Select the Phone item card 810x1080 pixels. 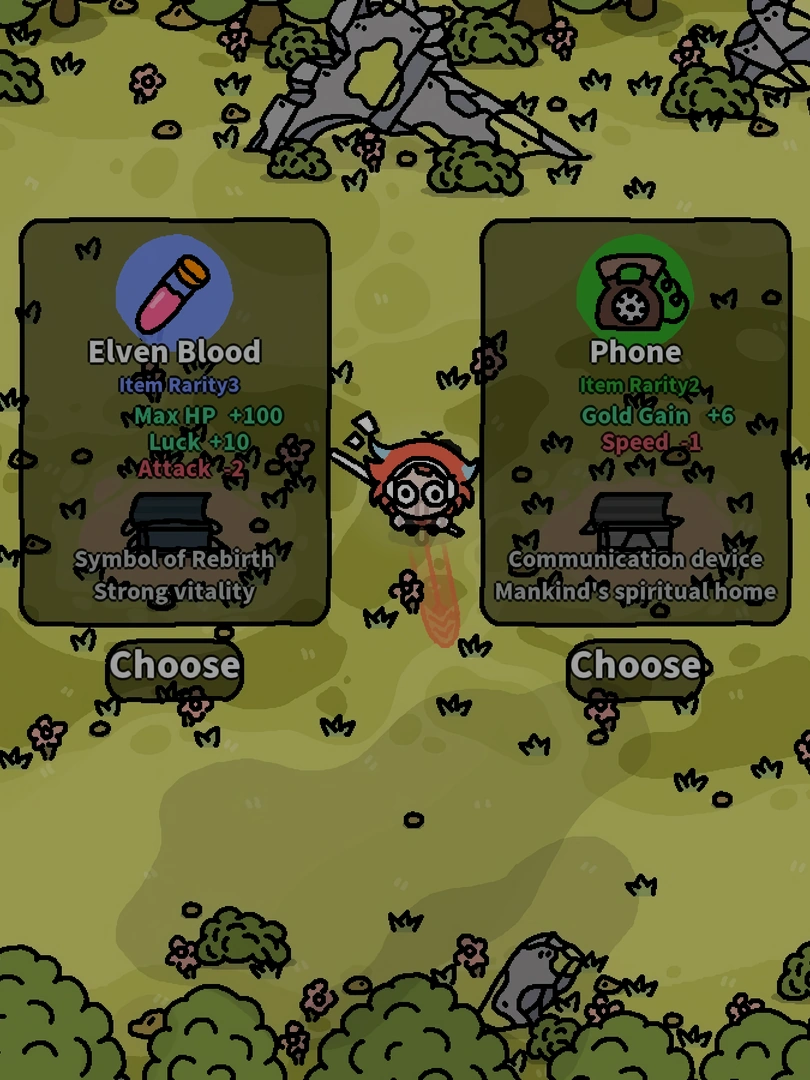tap(635, 422)
